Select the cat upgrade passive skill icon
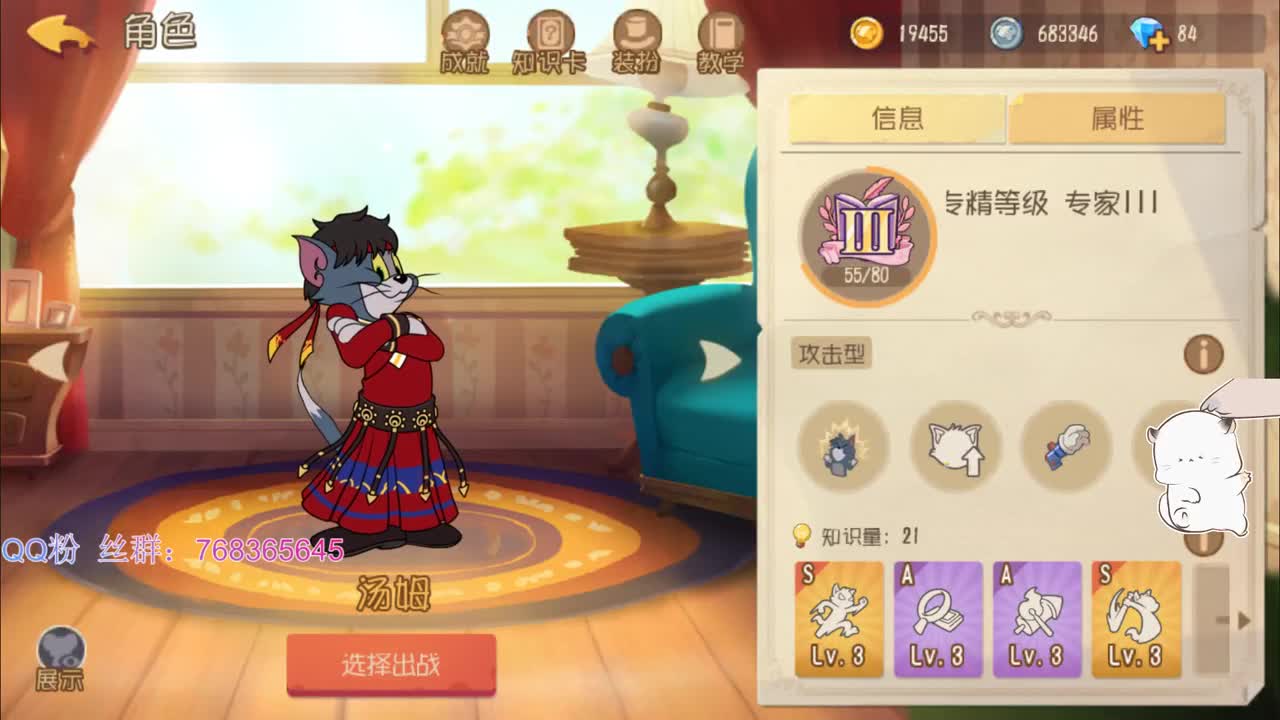The image size is (1280, 720). [x=954, y=449]
